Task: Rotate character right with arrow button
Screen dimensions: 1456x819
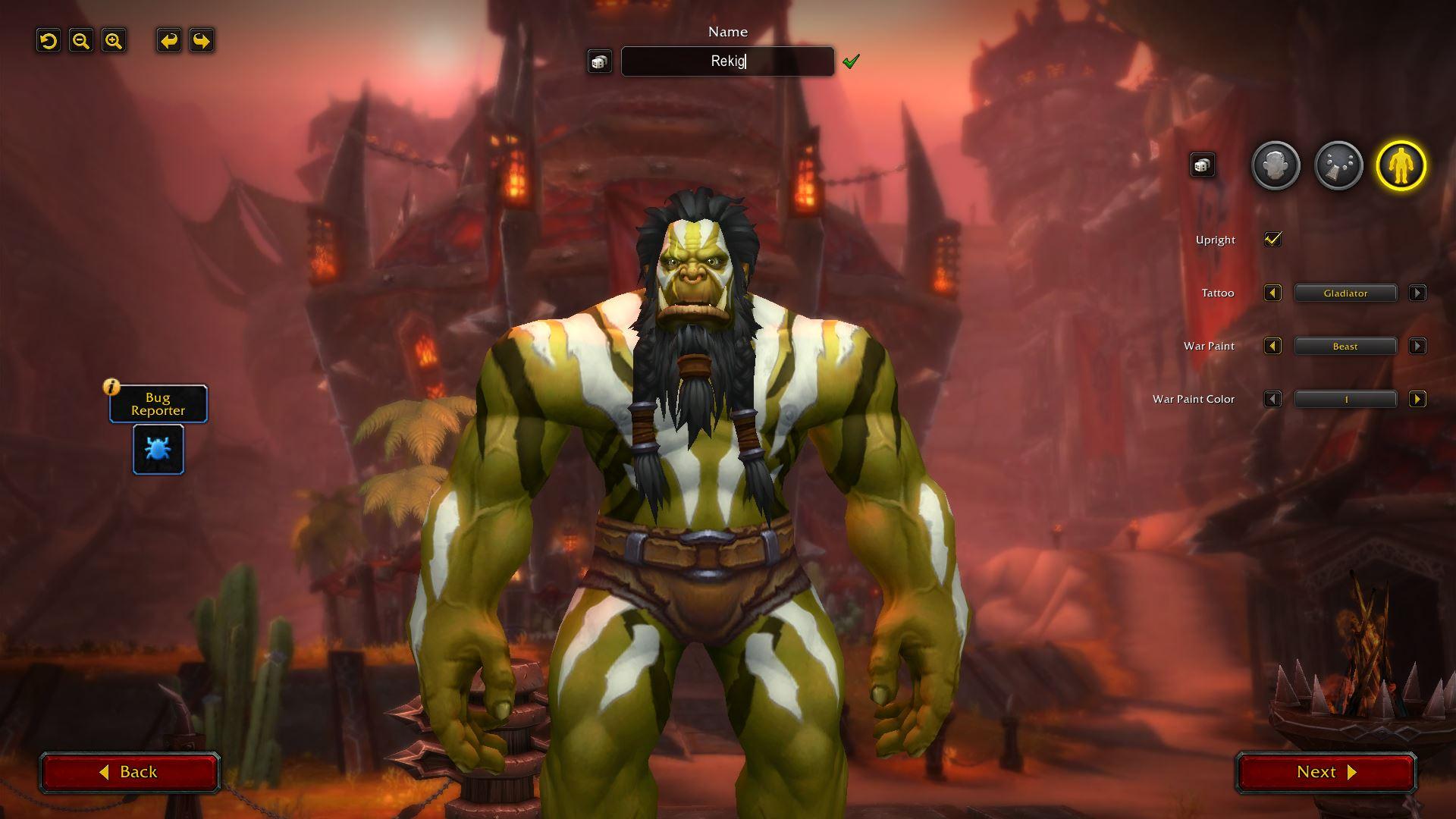Action: [201, 41]
